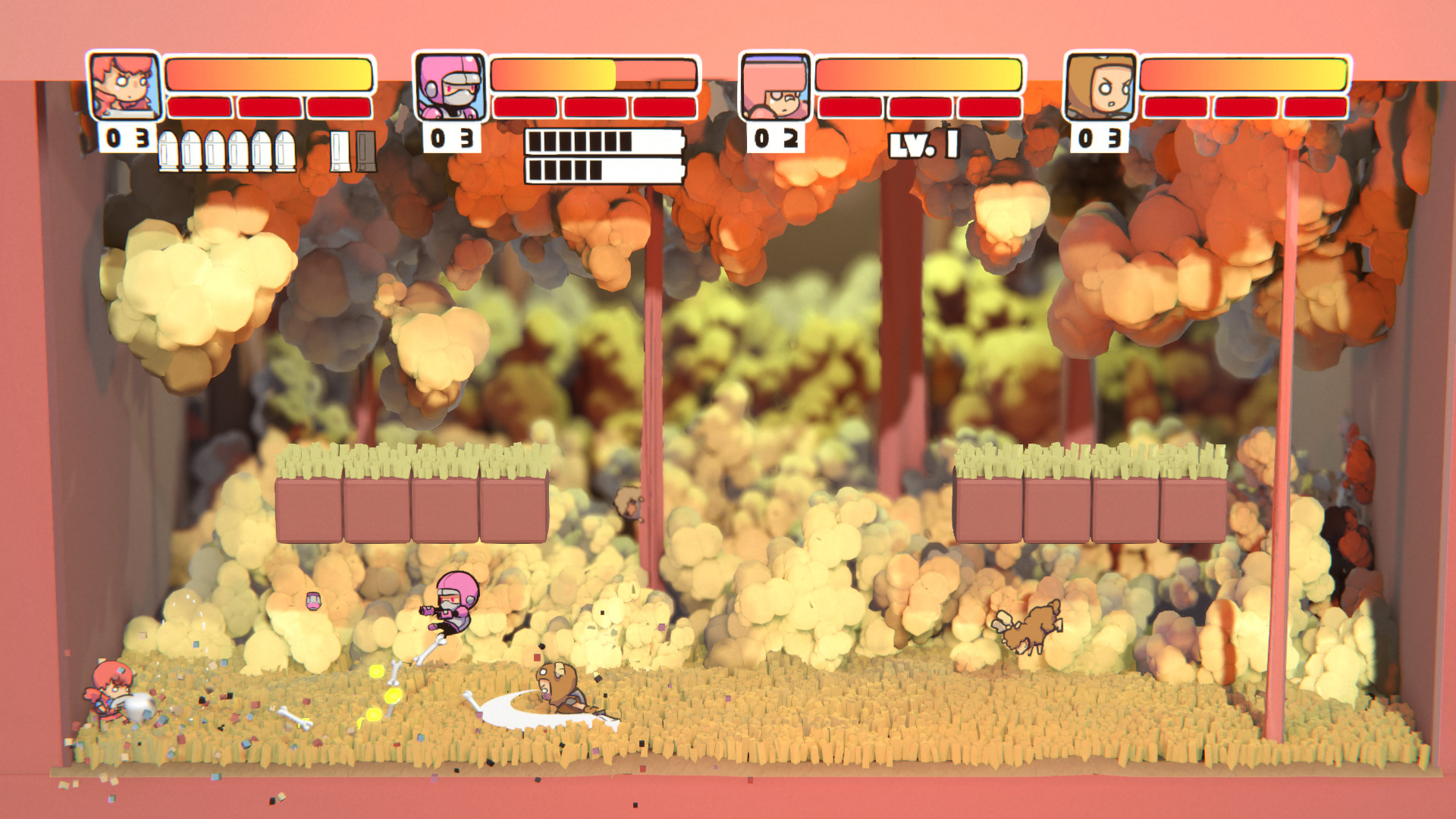Select Player 1's pink-haired girl portrait
The image size is (1456, 819).
click(x=124, y=87)
